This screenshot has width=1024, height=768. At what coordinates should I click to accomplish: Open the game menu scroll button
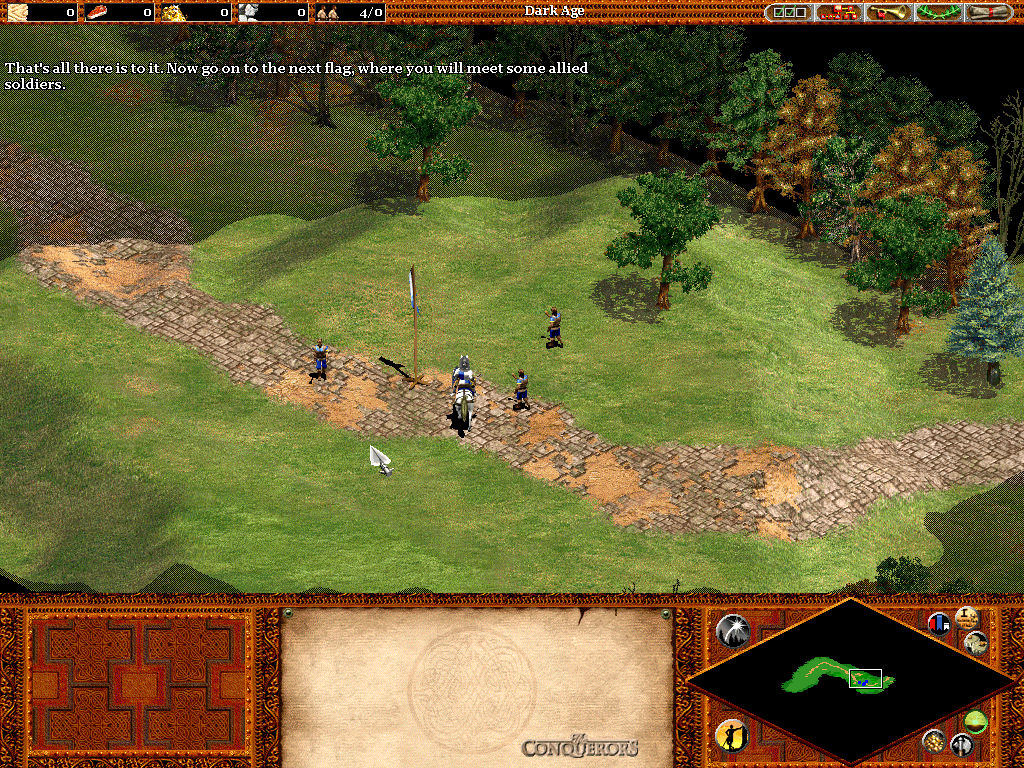987,12
